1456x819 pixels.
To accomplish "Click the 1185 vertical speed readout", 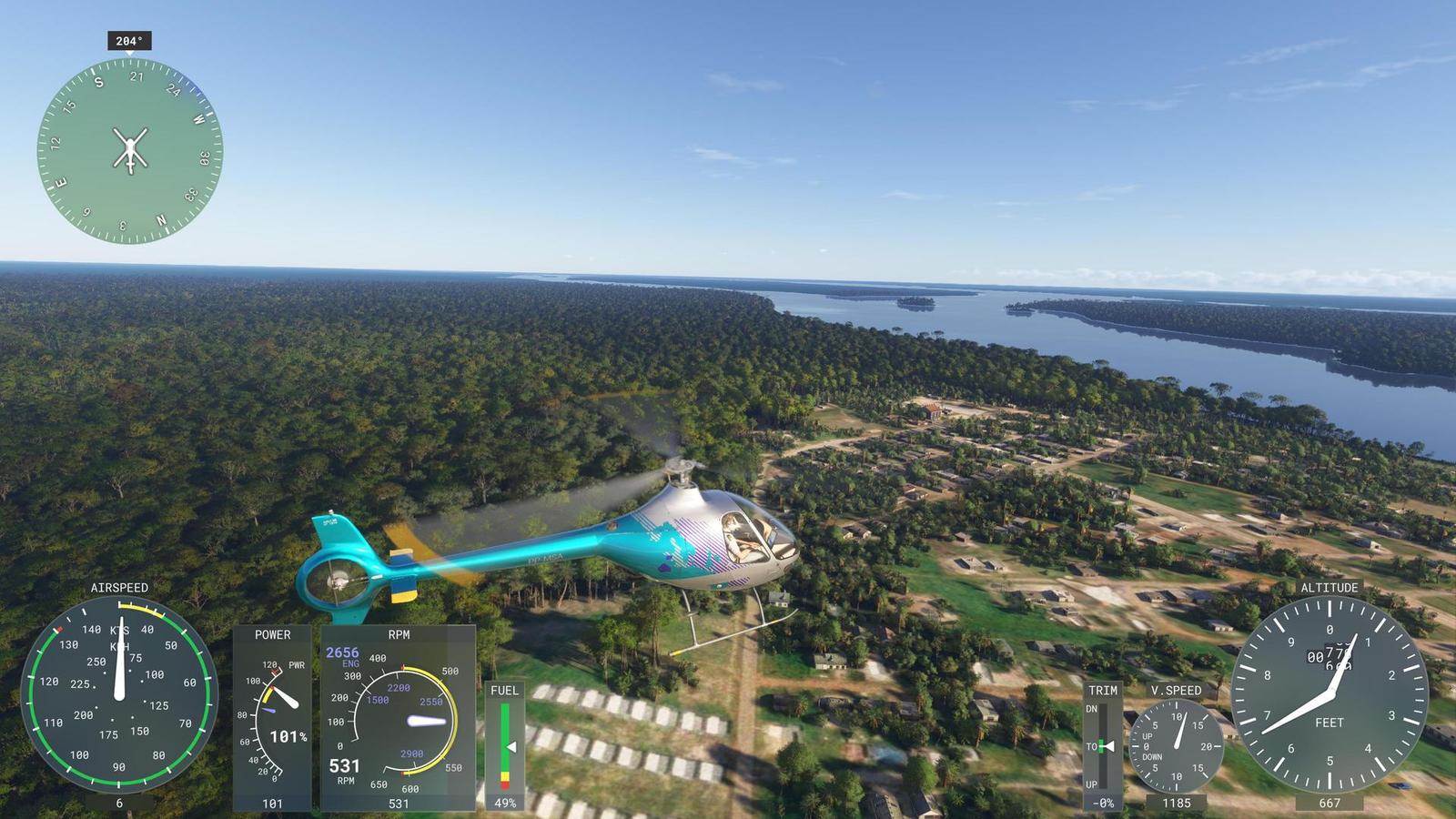I will [x=1179, y=803].
